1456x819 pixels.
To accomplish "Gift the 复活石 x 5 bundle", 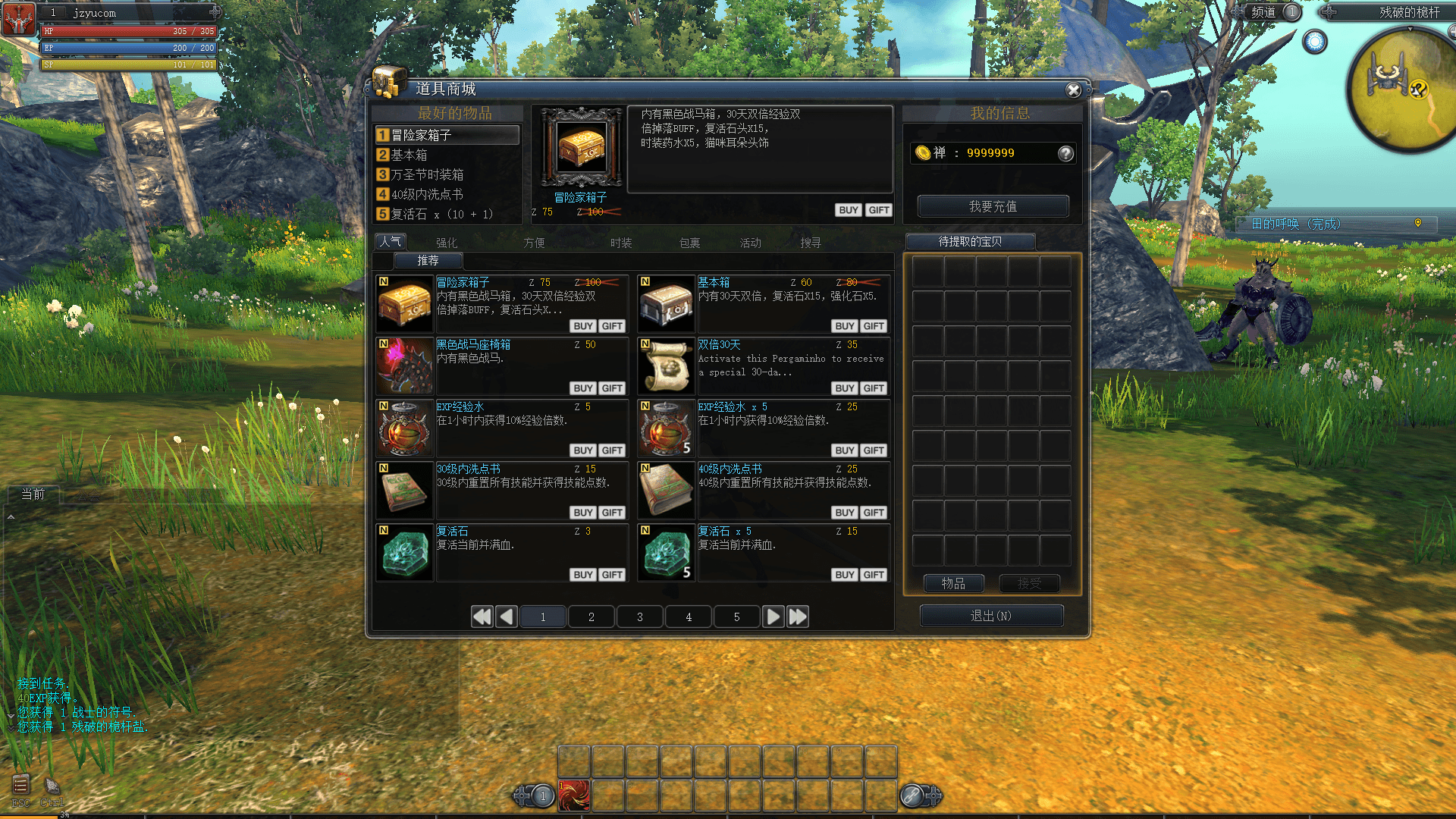I will (x=874, y=575).
